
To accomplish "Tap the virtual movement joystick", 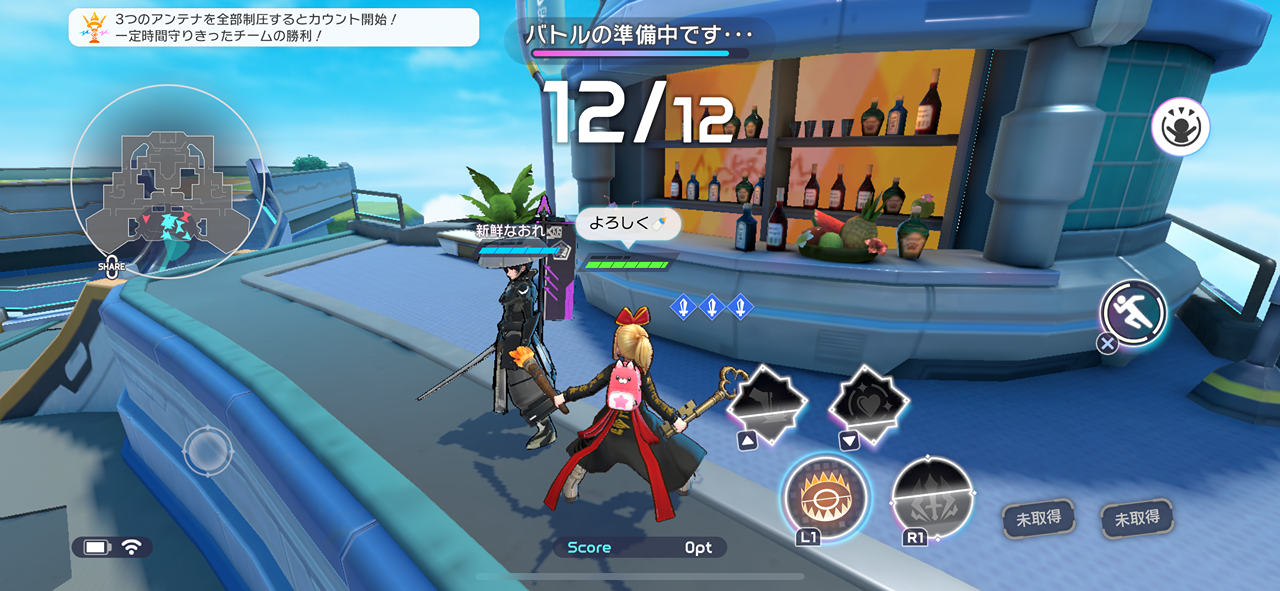I will (207, 451).
